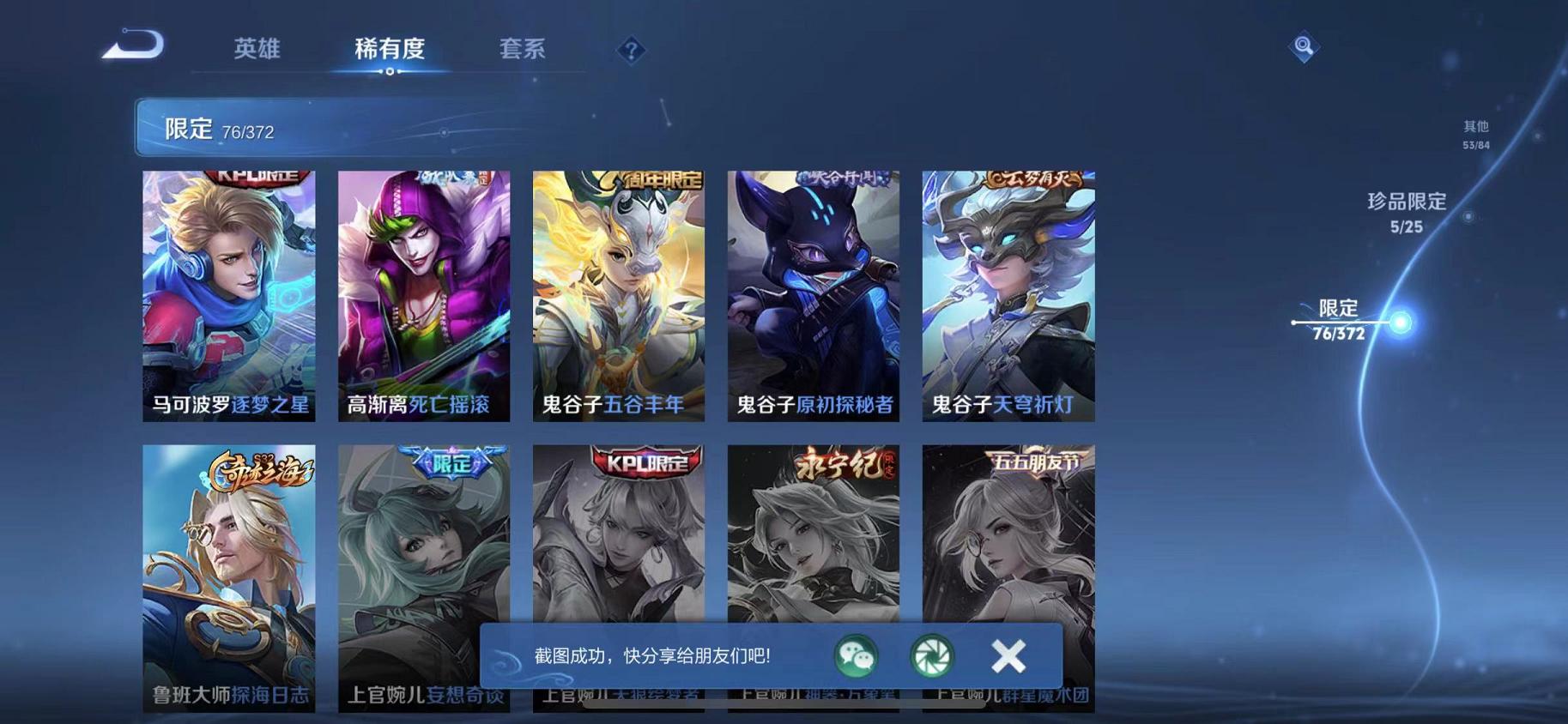Screen dimensions: 1568x724
Task: Open the 马可波罗逐梦之星 skin thumbnail
Action: click(228, 296)
